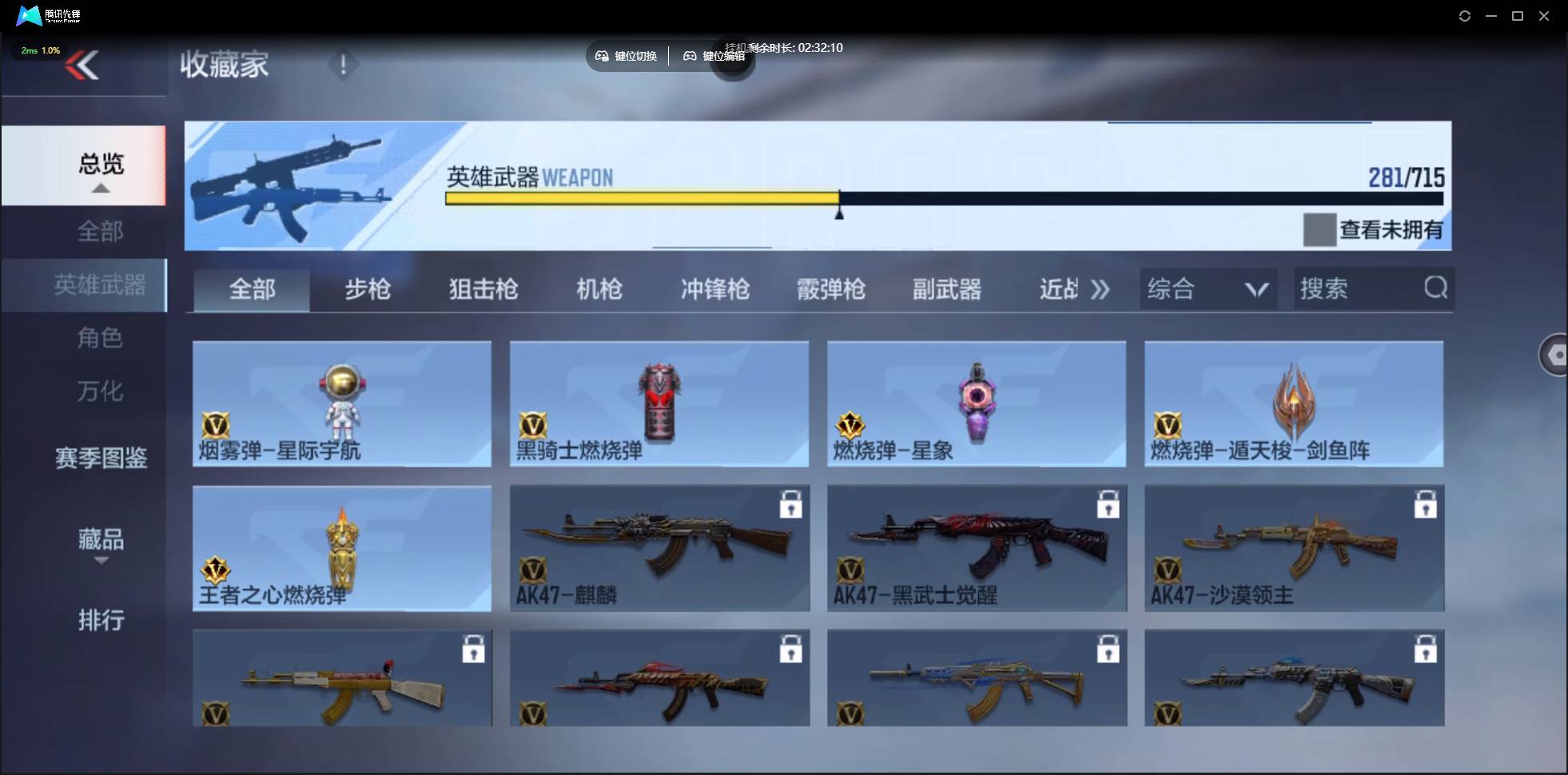The height and width of the screenshot is (775, 1568).
Task: Click the lock toggle on AK47-沙漠领主 card
Action: 1426,505
